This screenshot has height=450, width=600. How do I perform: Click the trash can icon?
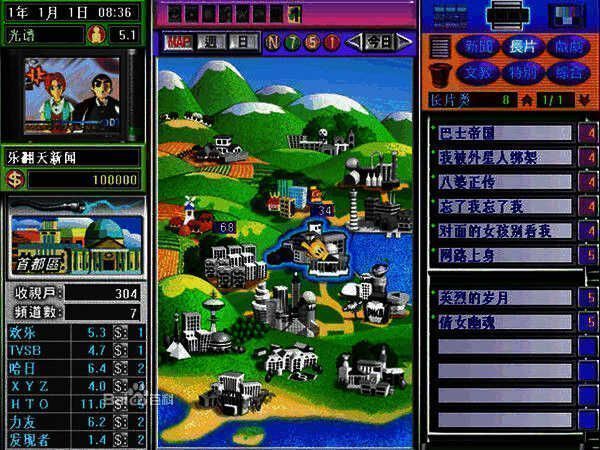pos(440,73)
